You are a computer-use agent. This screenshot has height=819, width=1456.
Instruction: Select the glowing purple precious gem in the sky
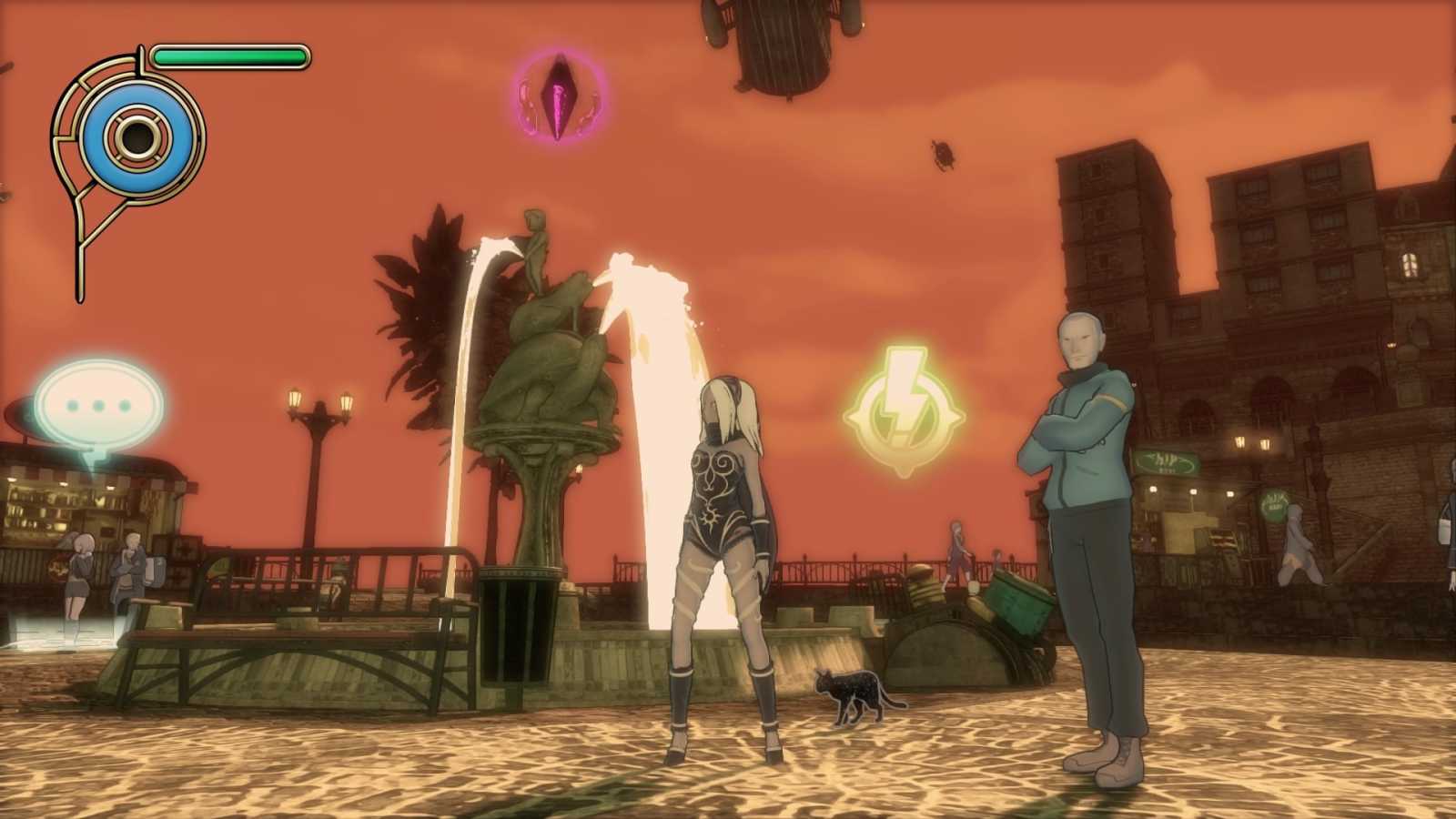pos(556,94)
